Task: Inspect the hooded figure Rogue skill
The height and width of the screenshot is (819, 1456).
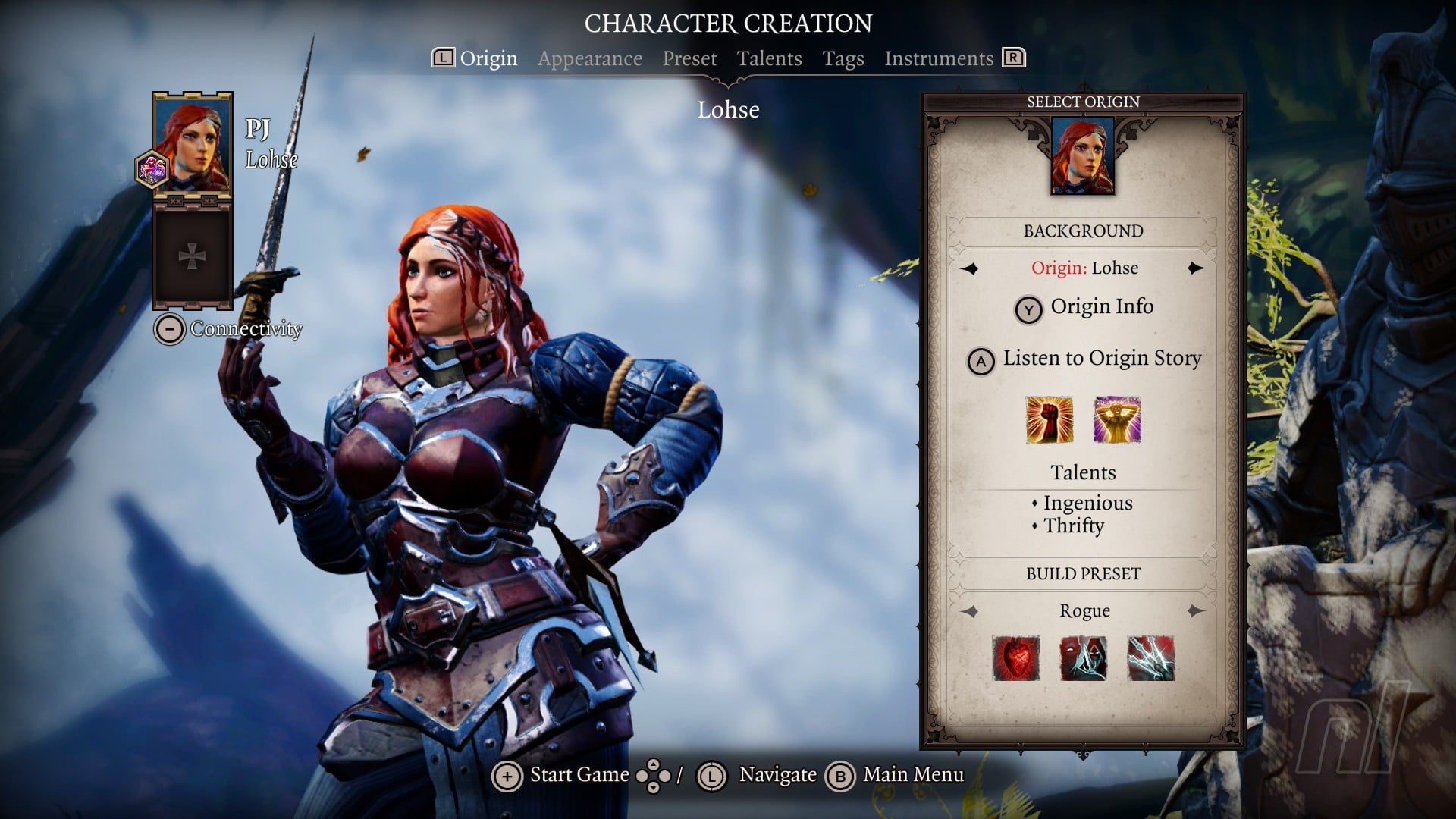Action: 1083,658
